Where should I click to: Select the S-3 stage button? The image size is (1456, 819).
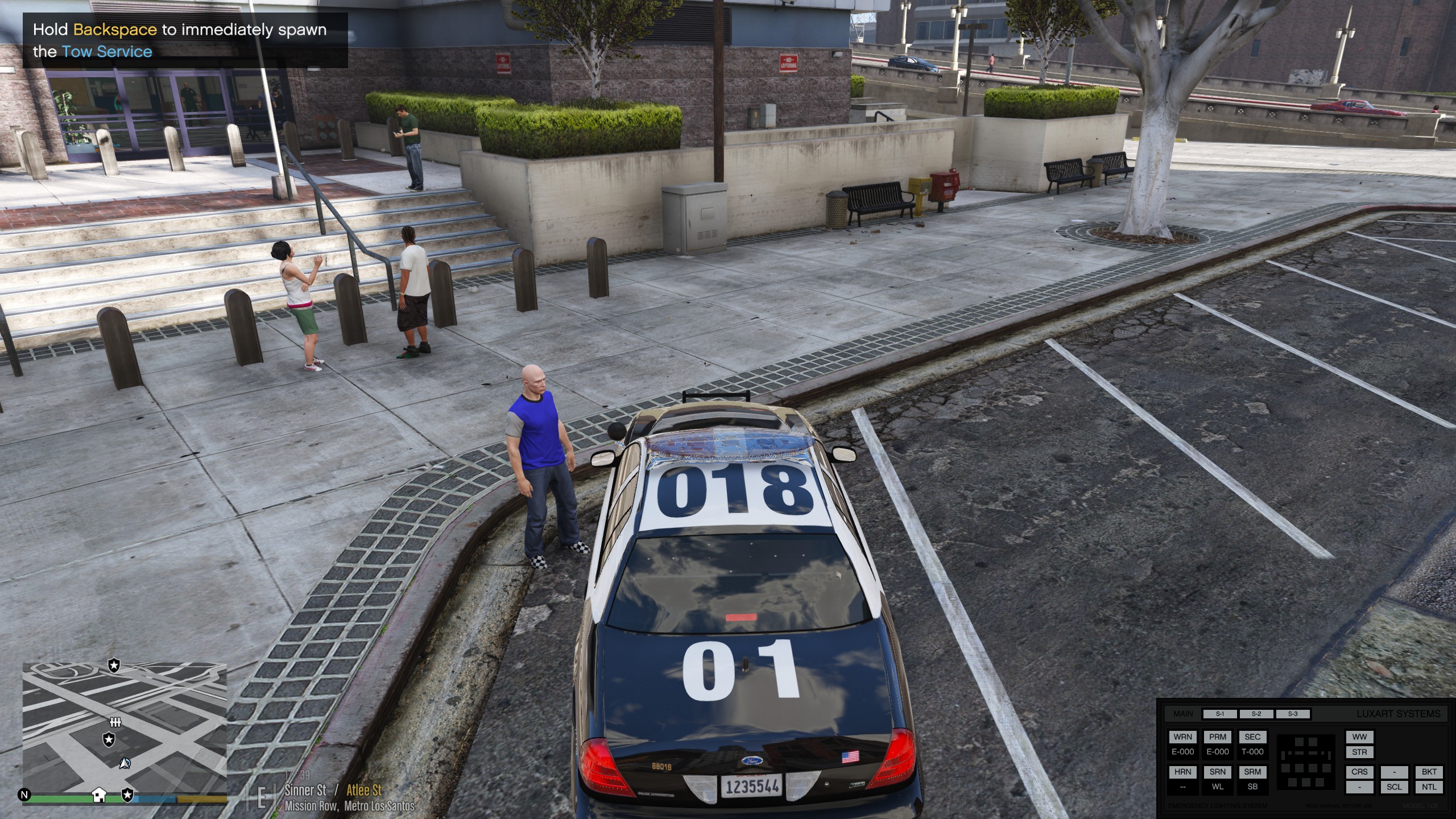point(1293,714)
